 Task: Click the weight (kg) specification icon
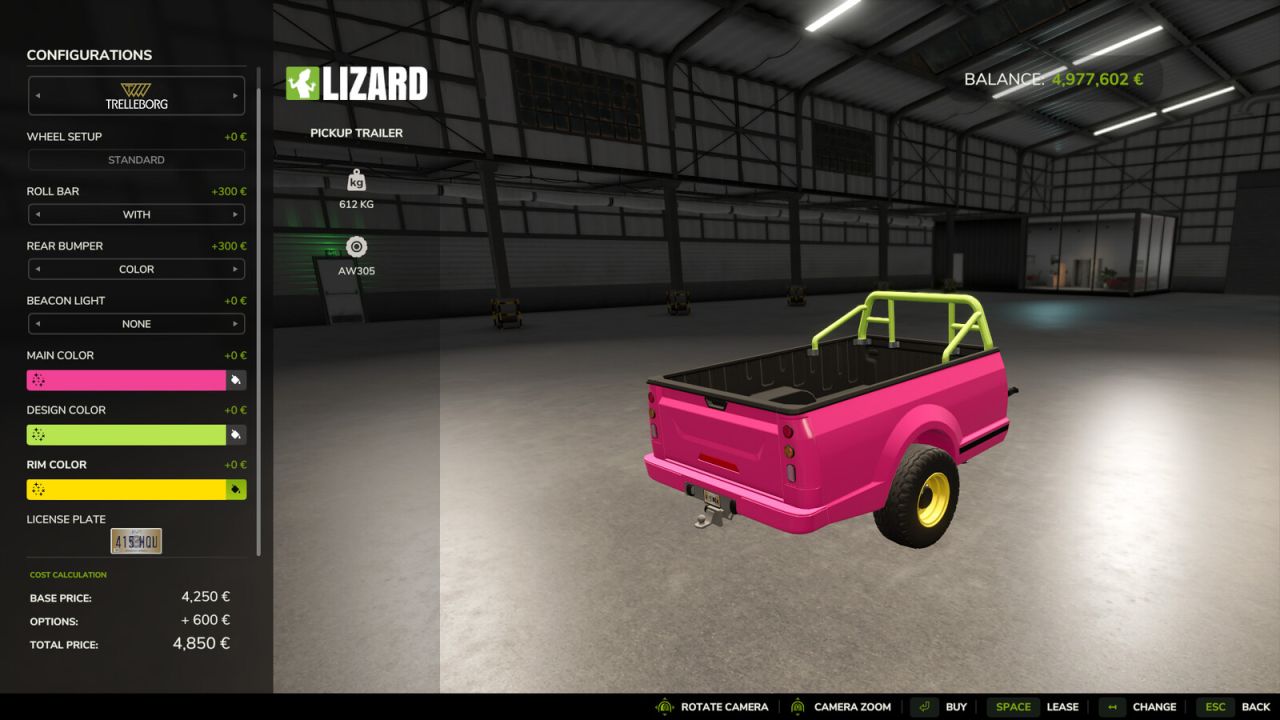356,180
